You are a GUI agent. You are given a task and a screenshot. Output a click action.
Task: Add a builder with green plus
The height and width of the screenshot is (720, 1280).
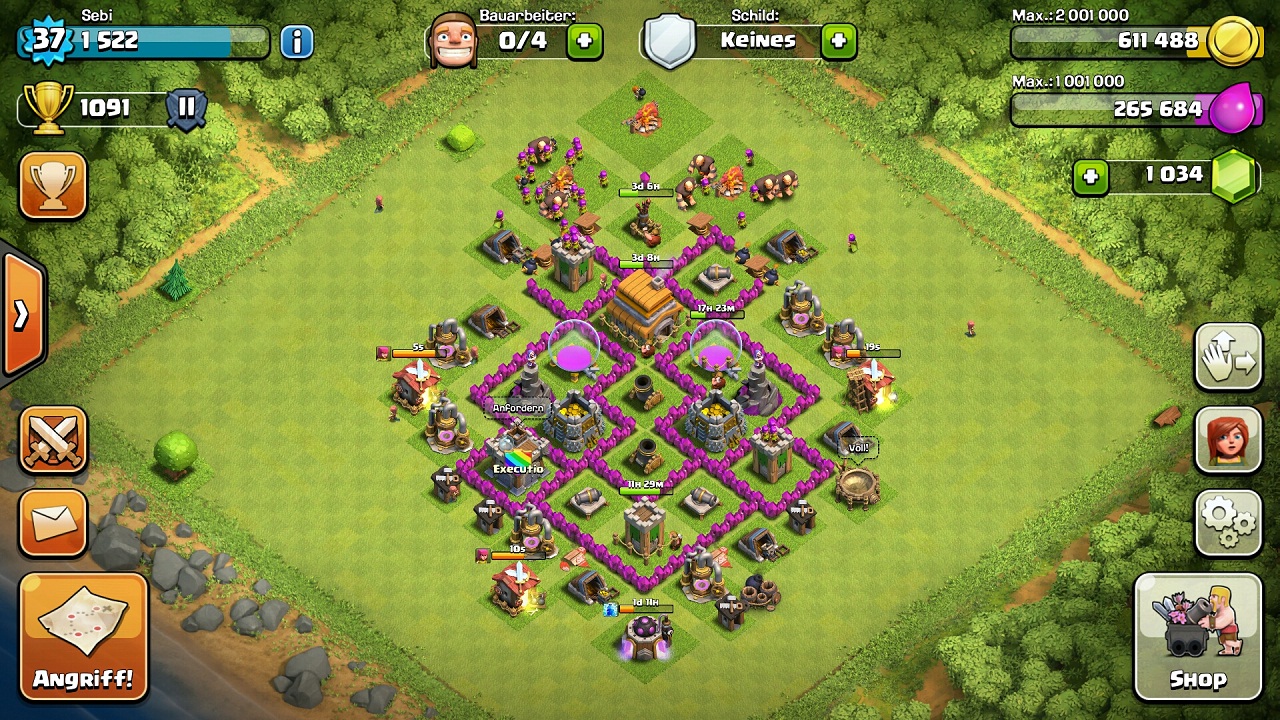[585, 41]
